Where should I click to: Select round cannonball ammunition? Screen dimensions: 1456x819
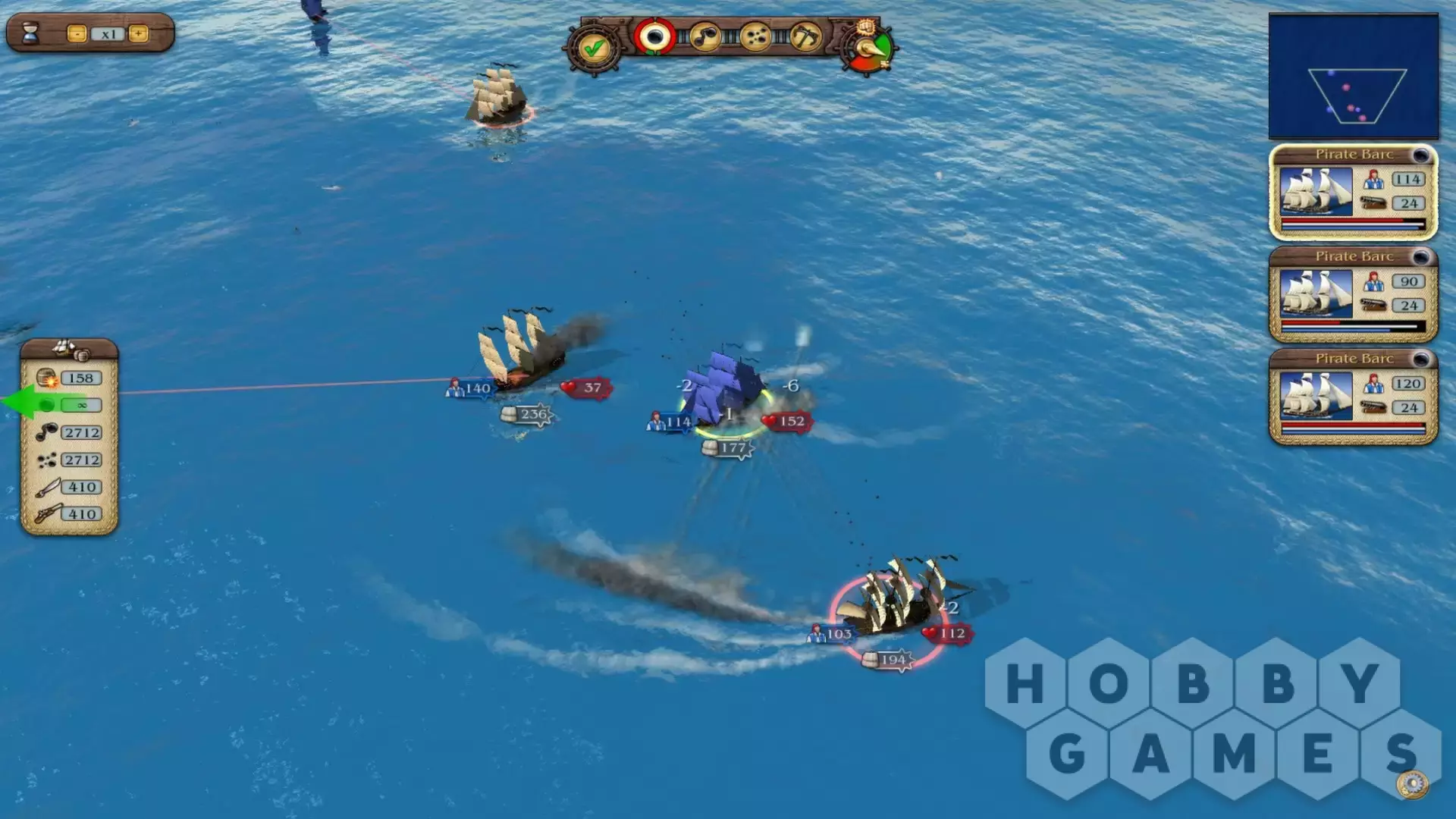point(654,36)
